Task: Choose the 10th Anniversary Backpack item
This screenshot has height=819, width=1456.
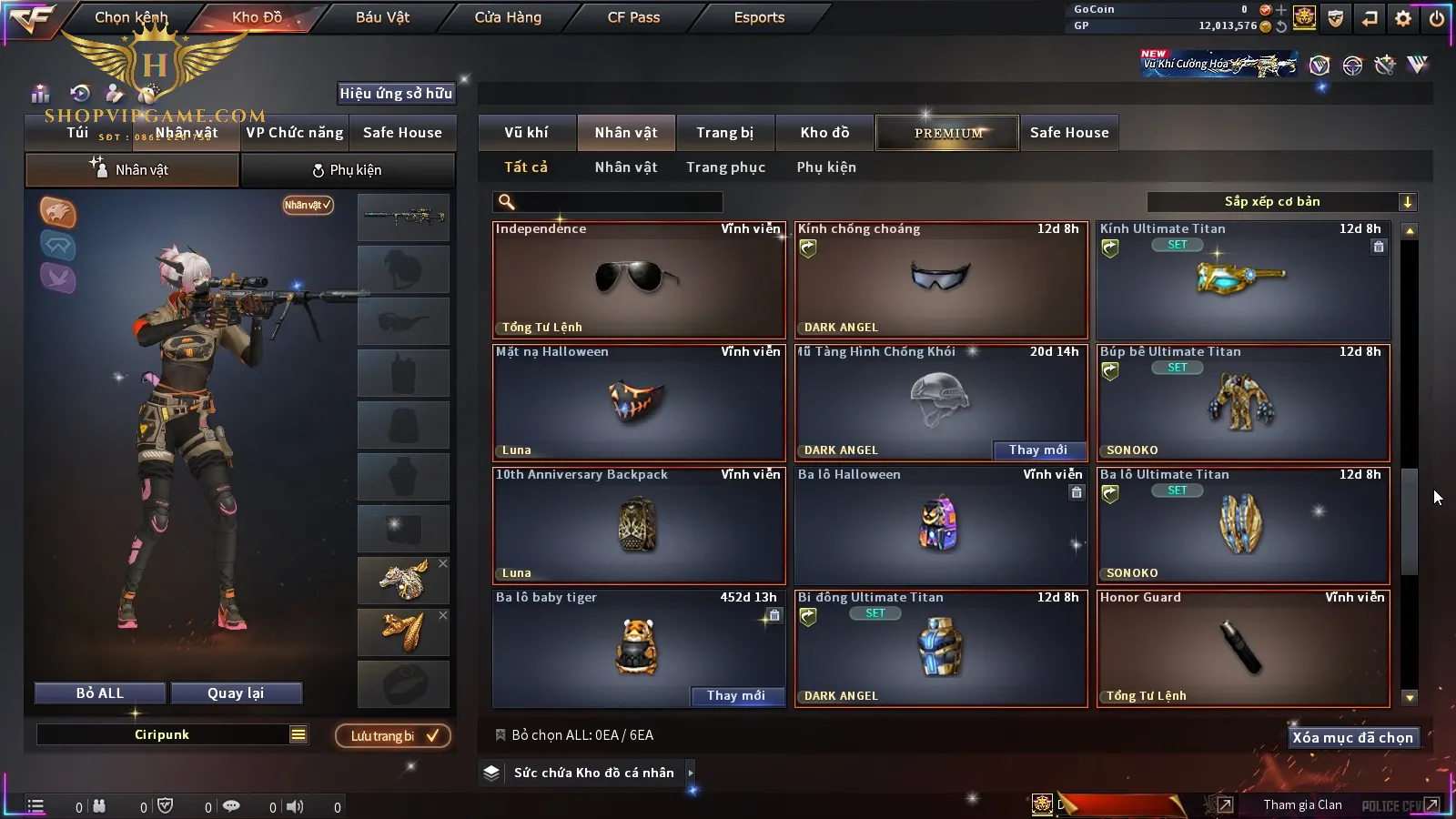Action: coord(638,525)
